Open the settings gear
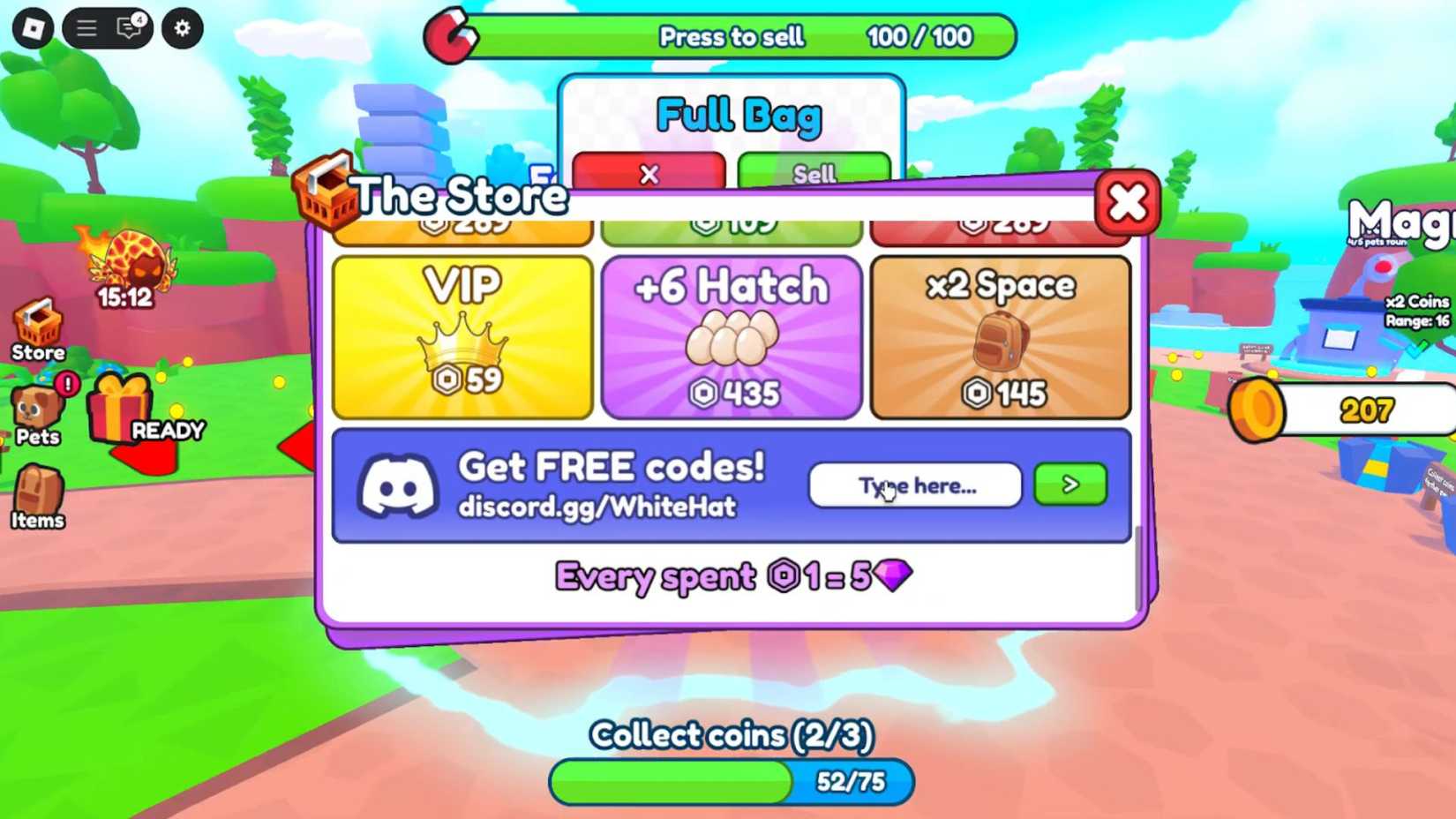 click(181, 27)
